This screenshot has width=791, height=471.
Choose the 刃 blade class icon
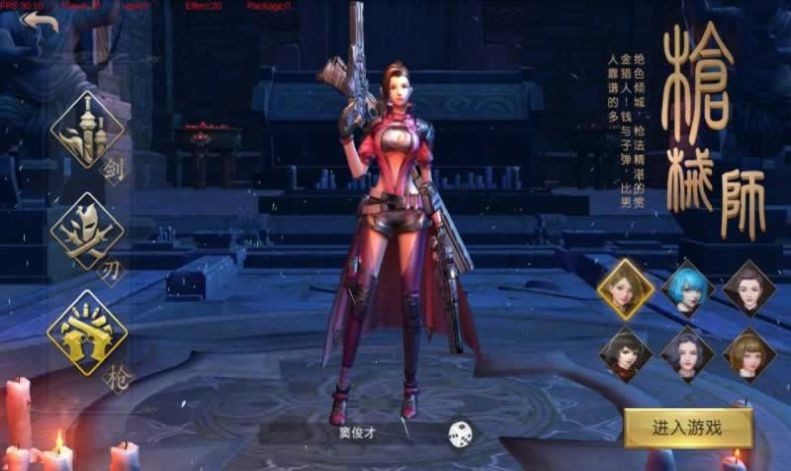pyautogui.click(x=88, y=231)
